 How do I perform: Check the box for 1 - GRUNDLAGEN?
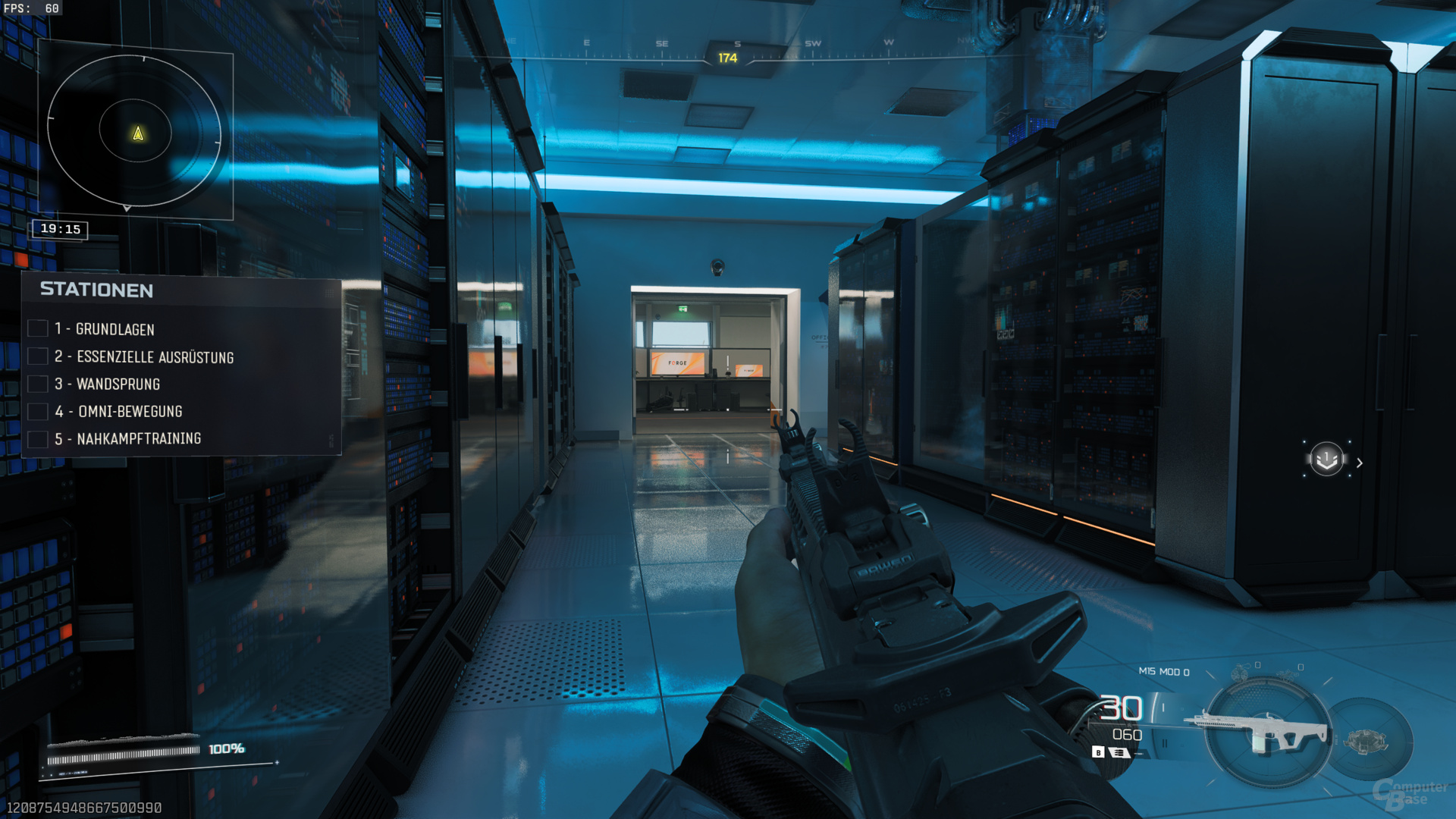tap(38, 328)
